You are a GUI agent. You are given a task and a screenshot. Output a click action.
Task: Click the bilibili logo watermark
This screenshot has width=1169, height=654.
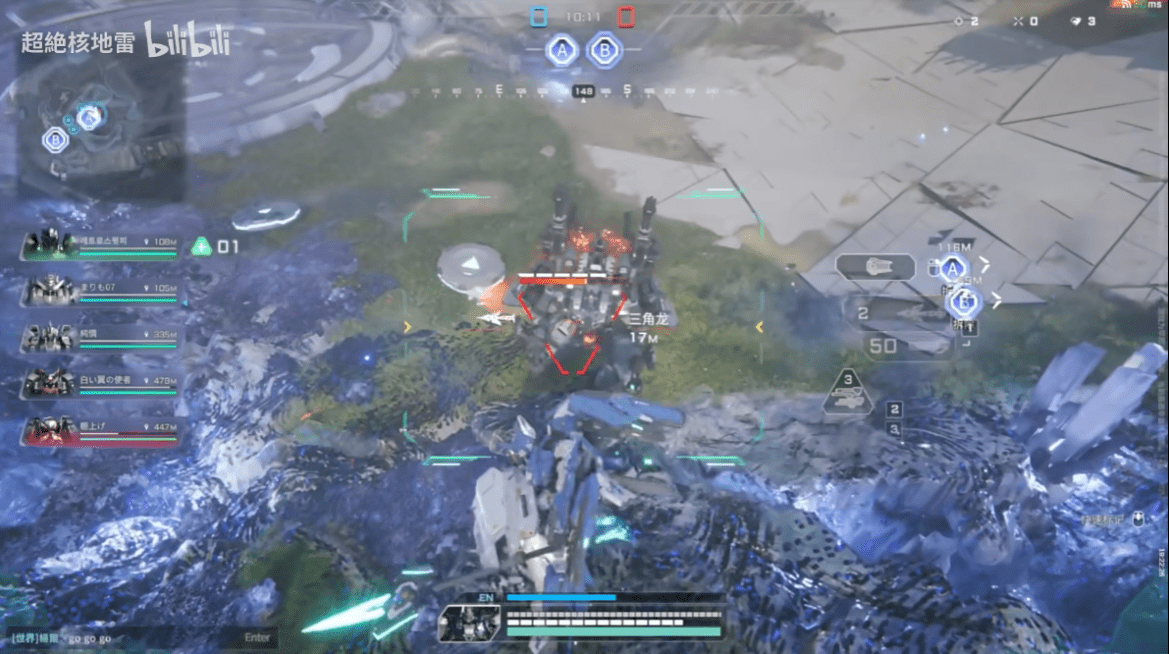coord(188,42)
